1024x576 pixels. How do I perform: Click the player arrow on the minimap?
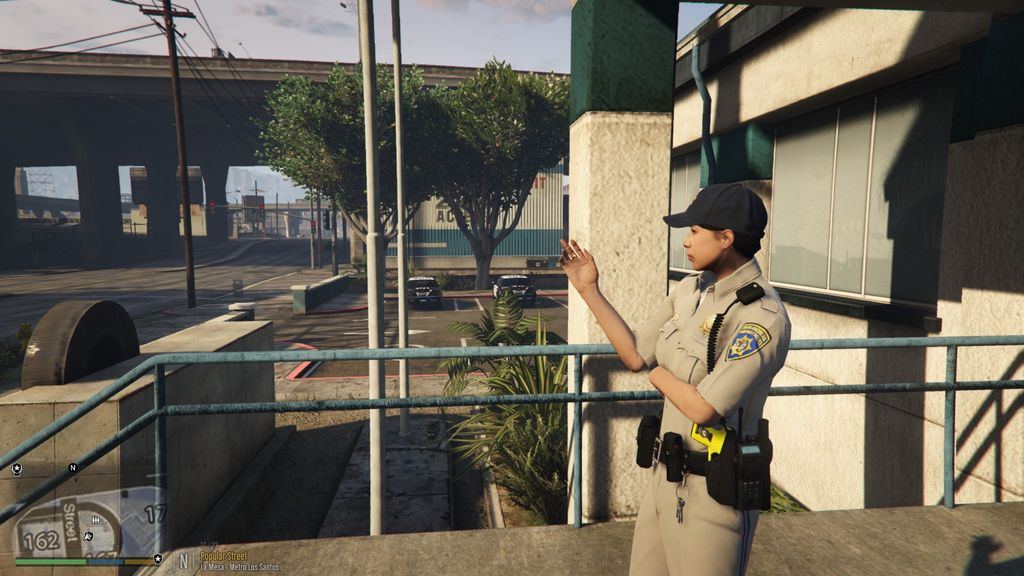[88, 537]
